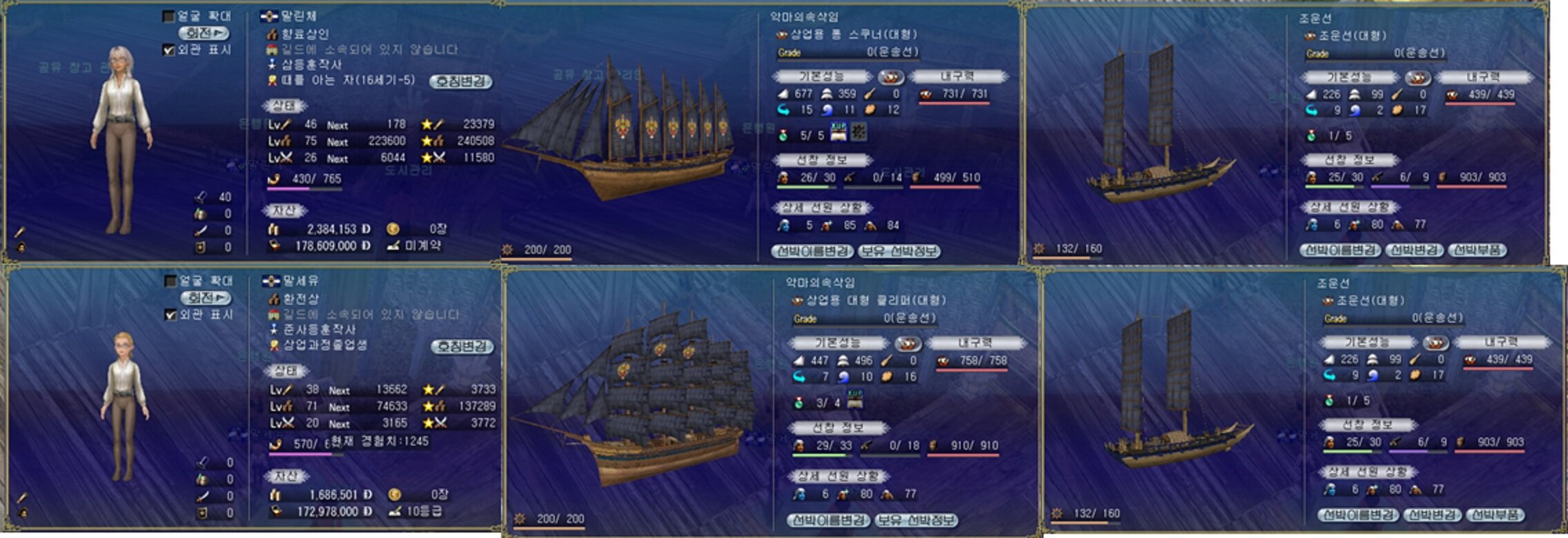Toggle 외관 표시 checkbox for 말세유
The width and height of the screenshot is (1568, 538).
pyautogui.click(x=170, y=315)
